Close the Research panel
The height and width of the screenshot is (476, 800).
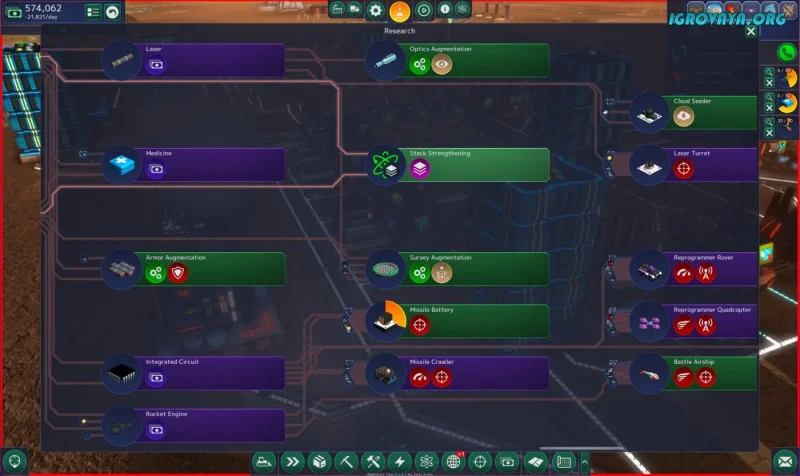pos(751,31)
